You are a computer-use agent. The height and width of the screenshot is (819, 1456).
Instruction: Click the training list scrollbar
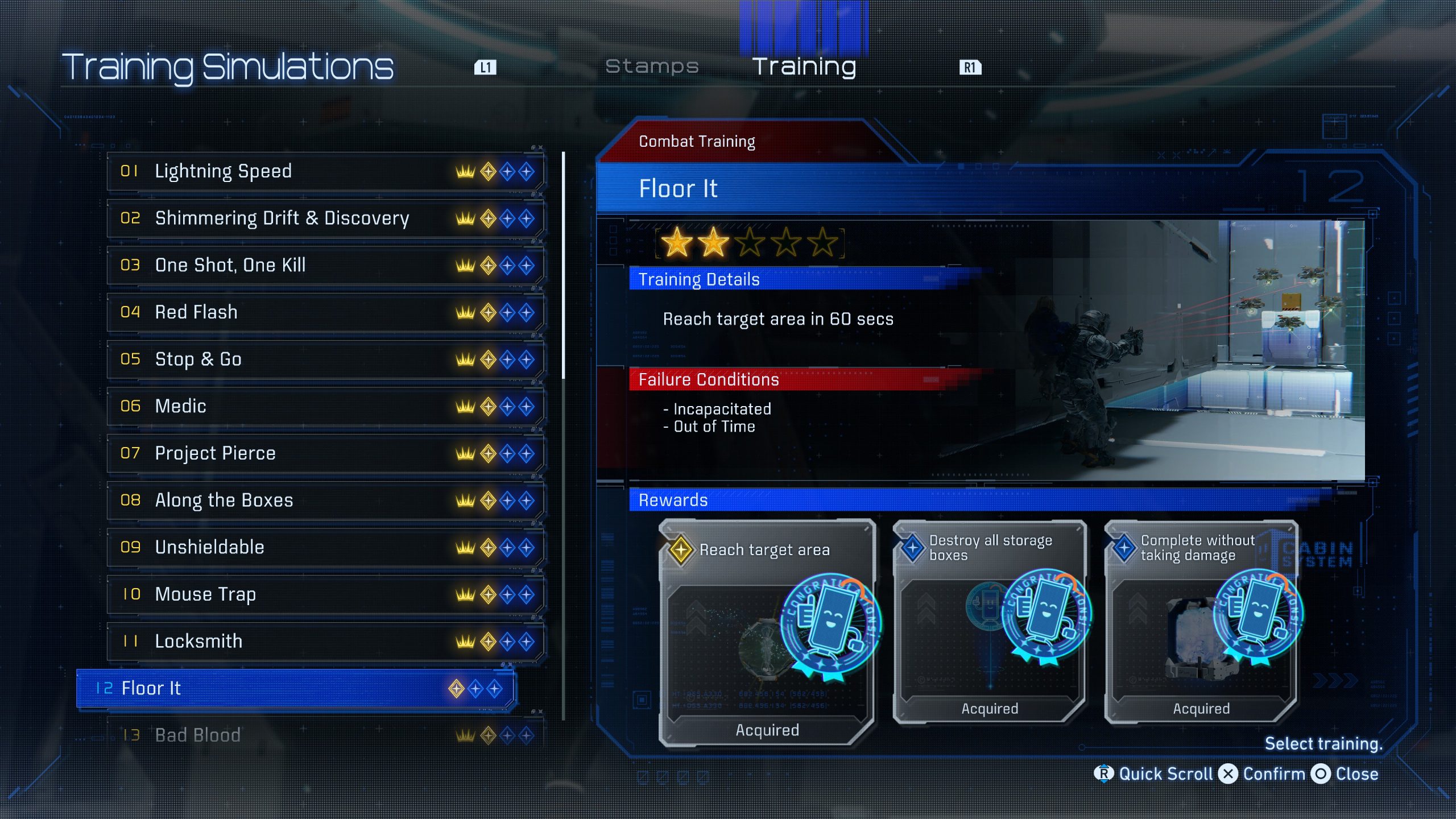click(563, 265)
